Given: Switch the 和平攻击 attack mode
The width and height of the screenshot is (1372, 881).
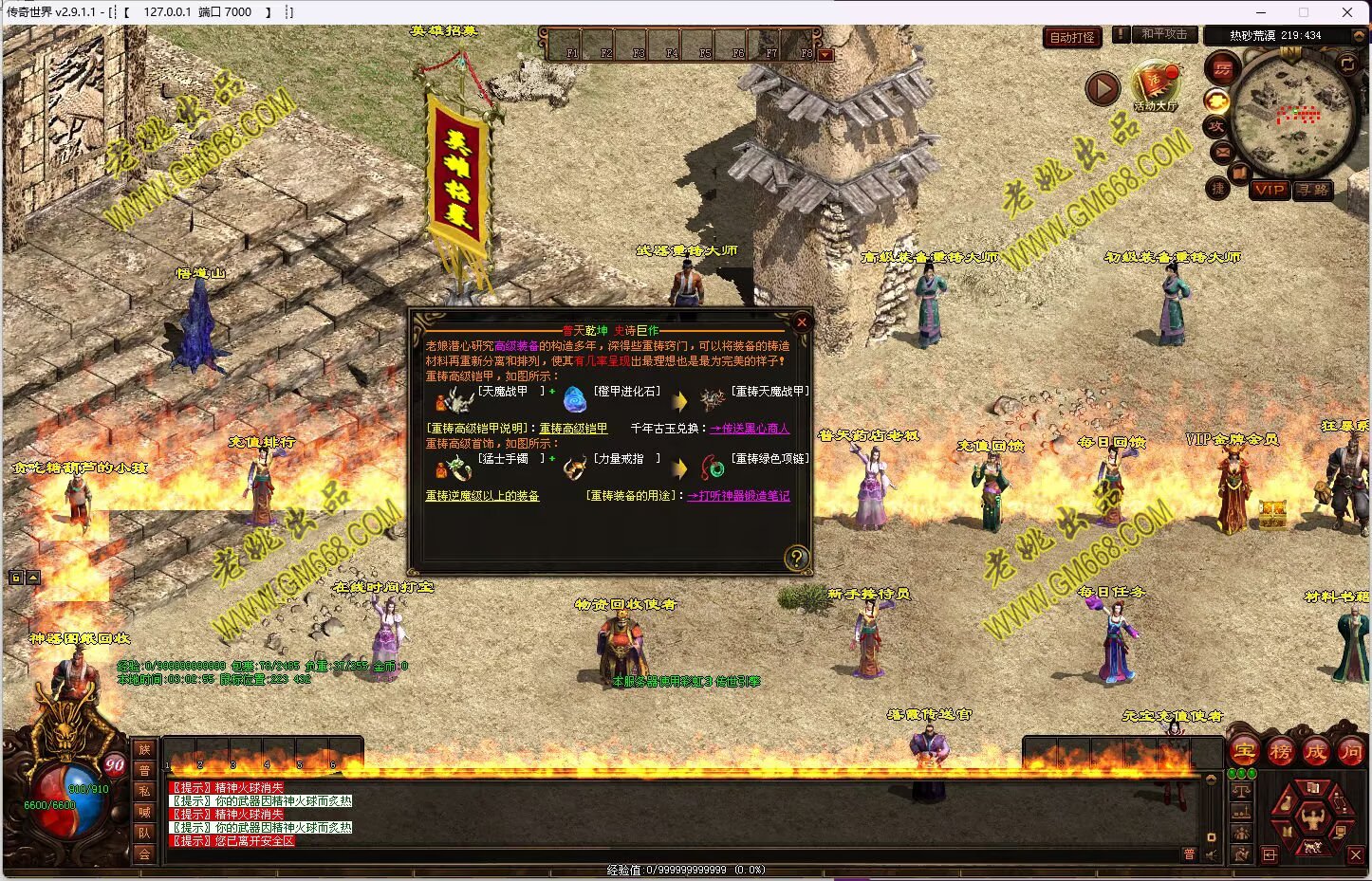Looking at the screenshot, I should 1164,34.
